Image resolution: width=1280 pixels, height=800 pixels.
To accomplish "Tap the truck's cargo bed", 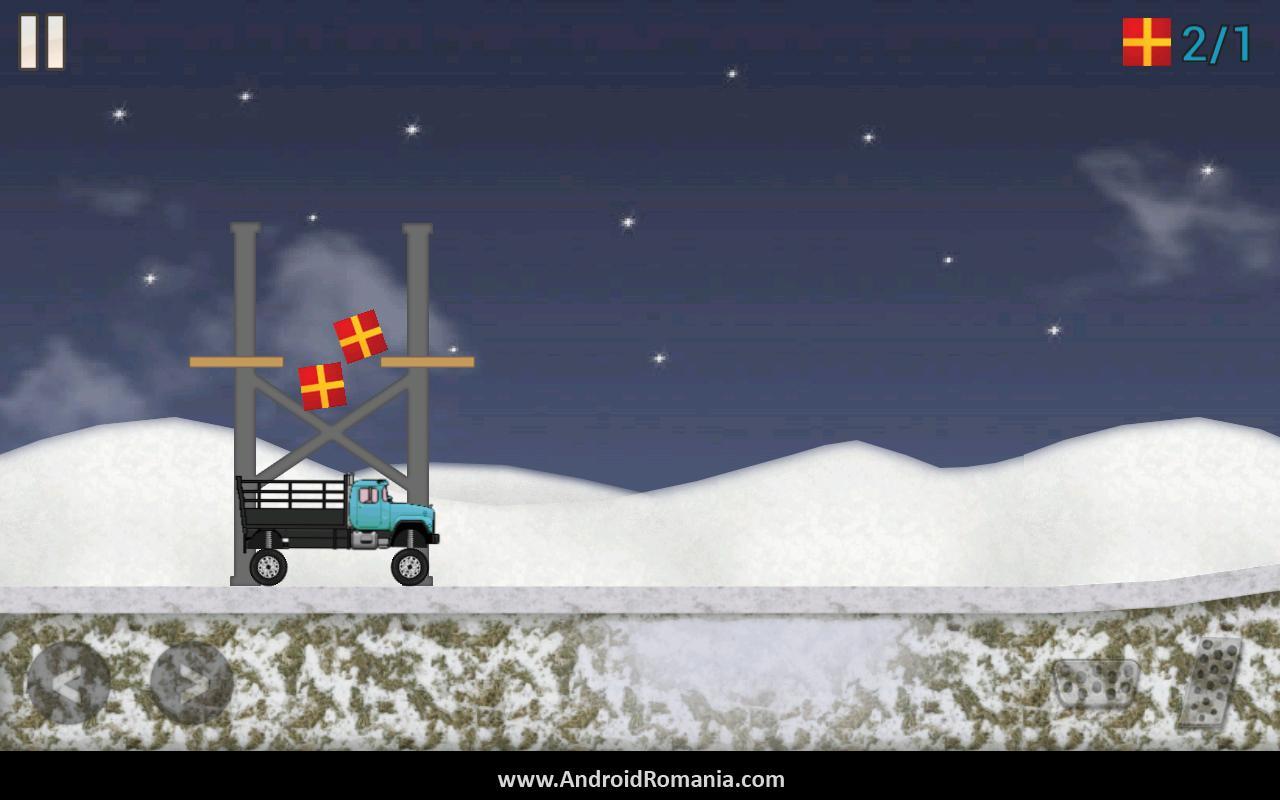I will 290,510.
